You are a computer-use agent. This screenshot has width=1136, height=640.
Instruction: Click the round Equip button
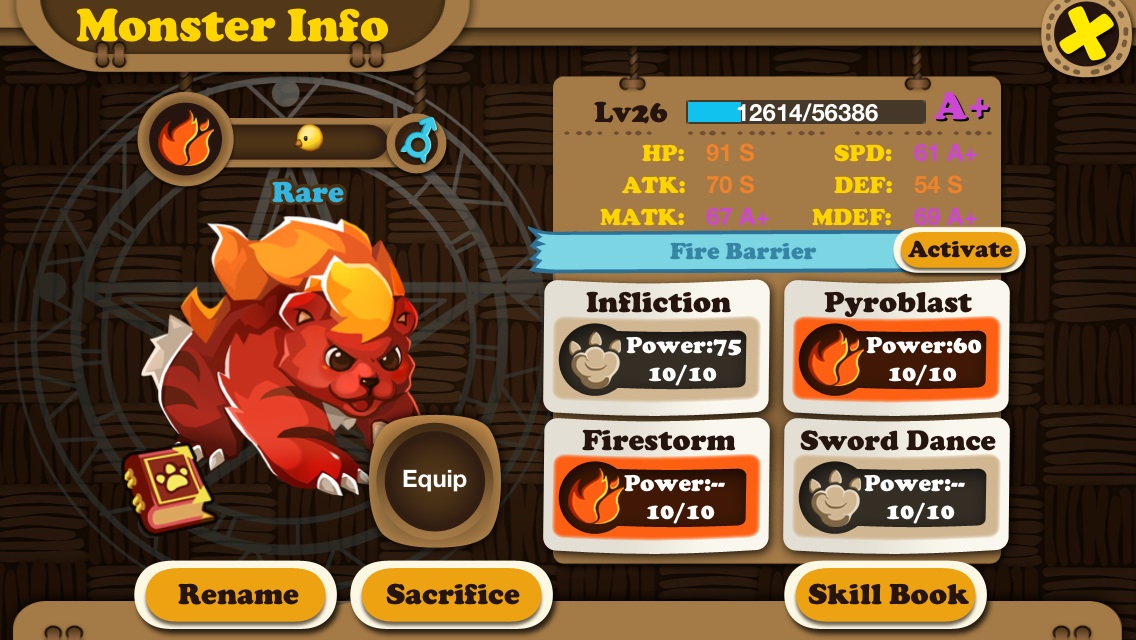click(434, 479)
